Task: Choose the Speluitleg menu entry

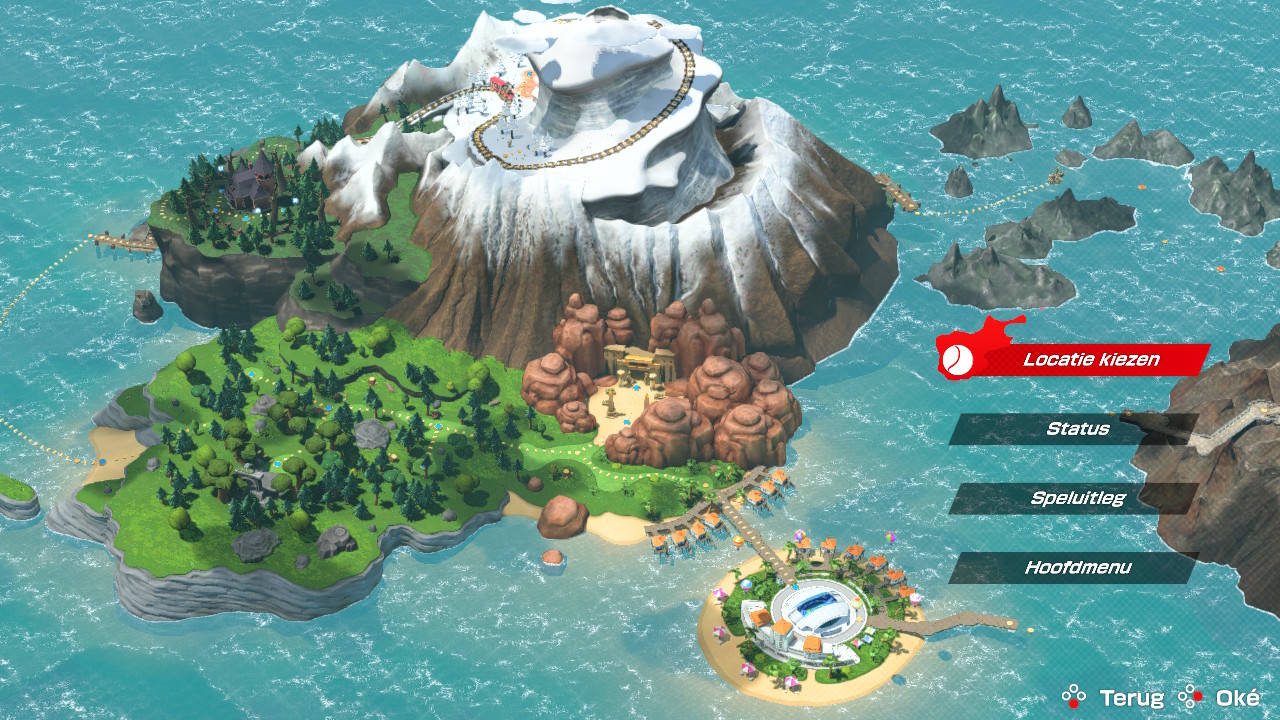Action: click(1076, 498)
